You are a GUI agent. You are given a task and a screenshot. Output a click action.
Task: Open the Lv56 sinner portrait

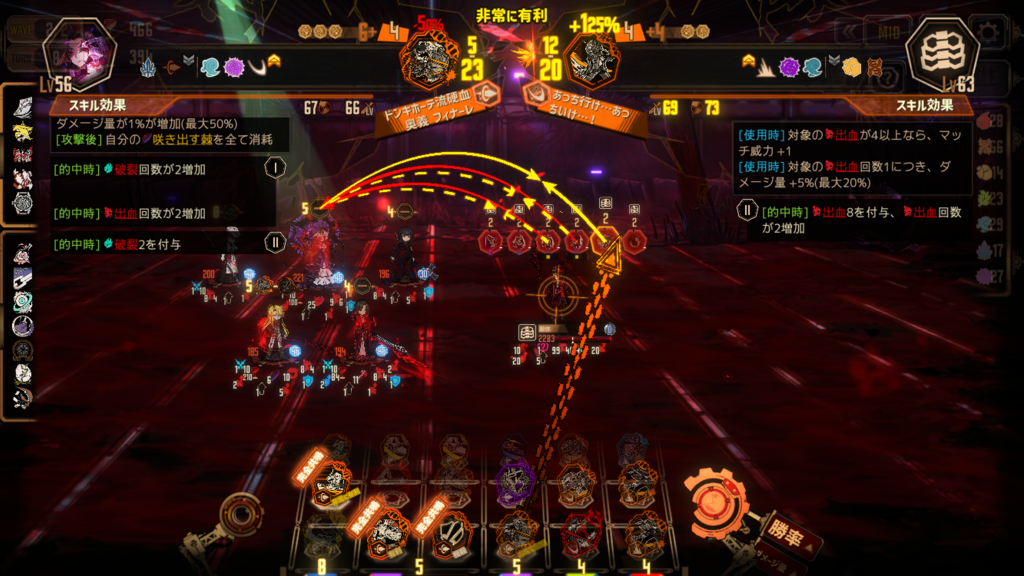pos(80,51)
